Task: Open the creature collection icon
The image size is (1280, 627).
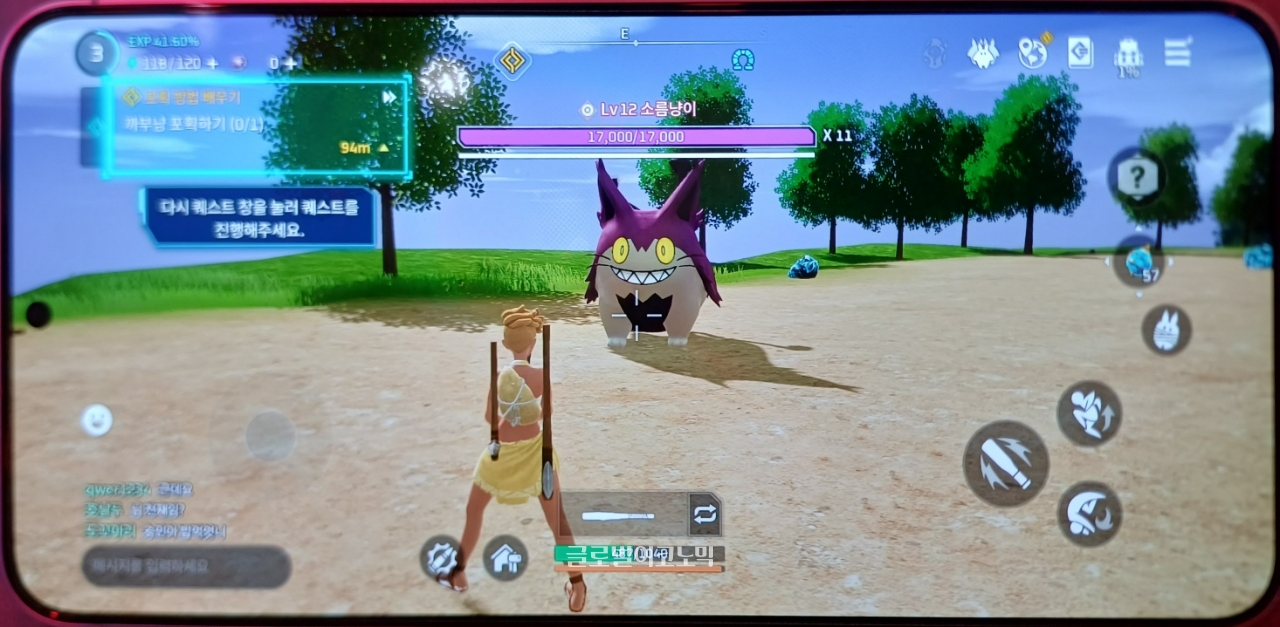Action: [983, 52]
